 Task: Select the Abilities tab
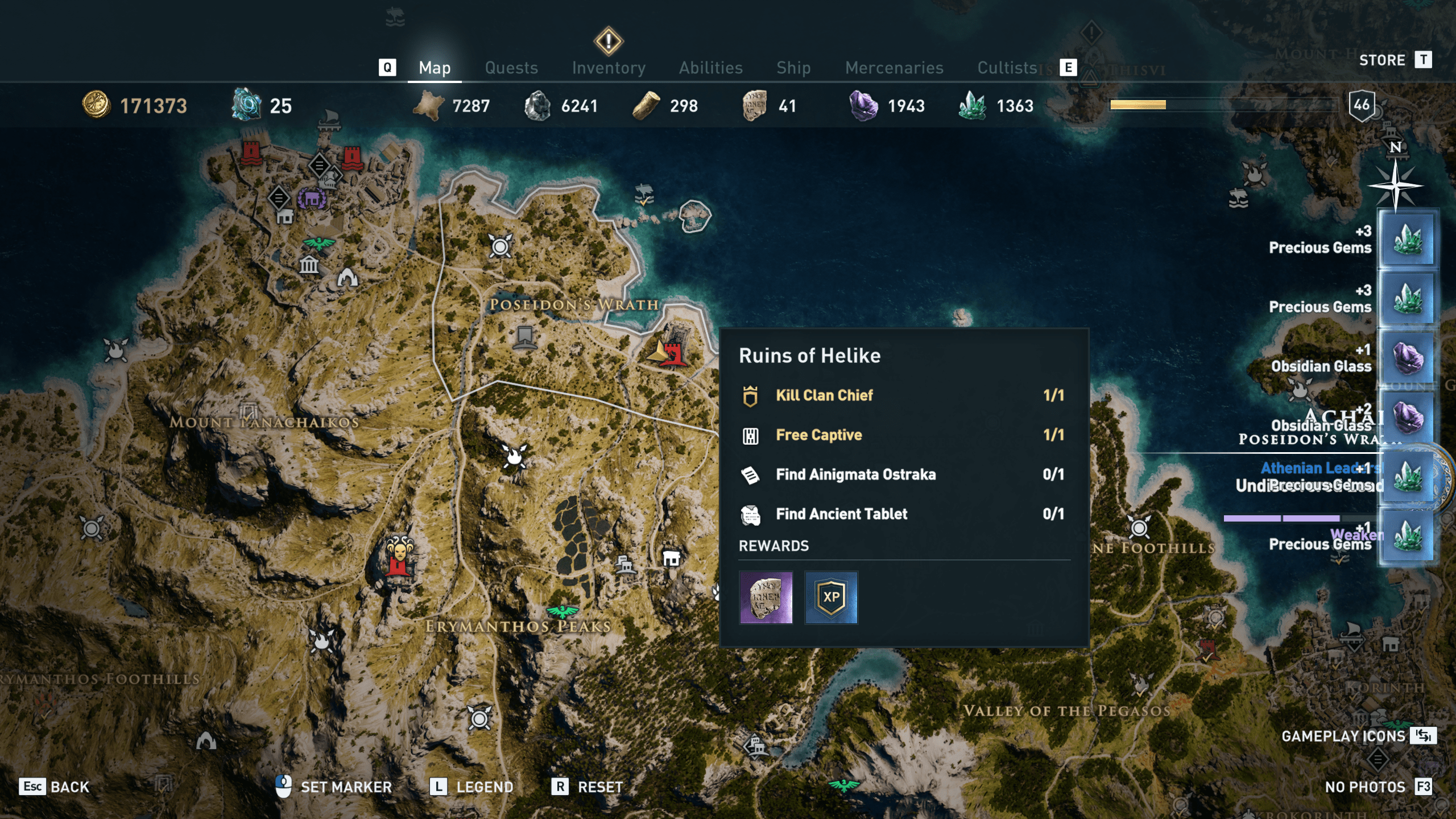click(x=710, y=68)
